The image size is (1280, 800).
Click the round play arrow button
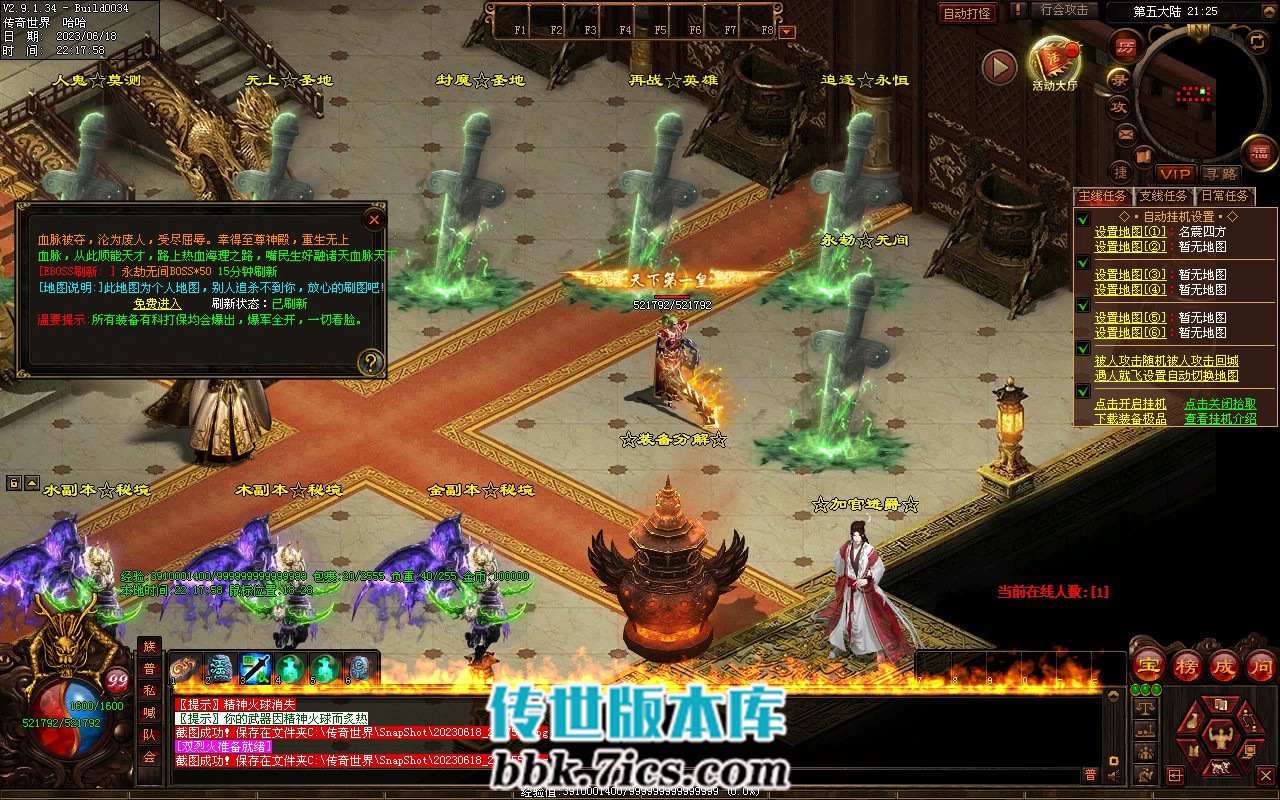point(998,67)
